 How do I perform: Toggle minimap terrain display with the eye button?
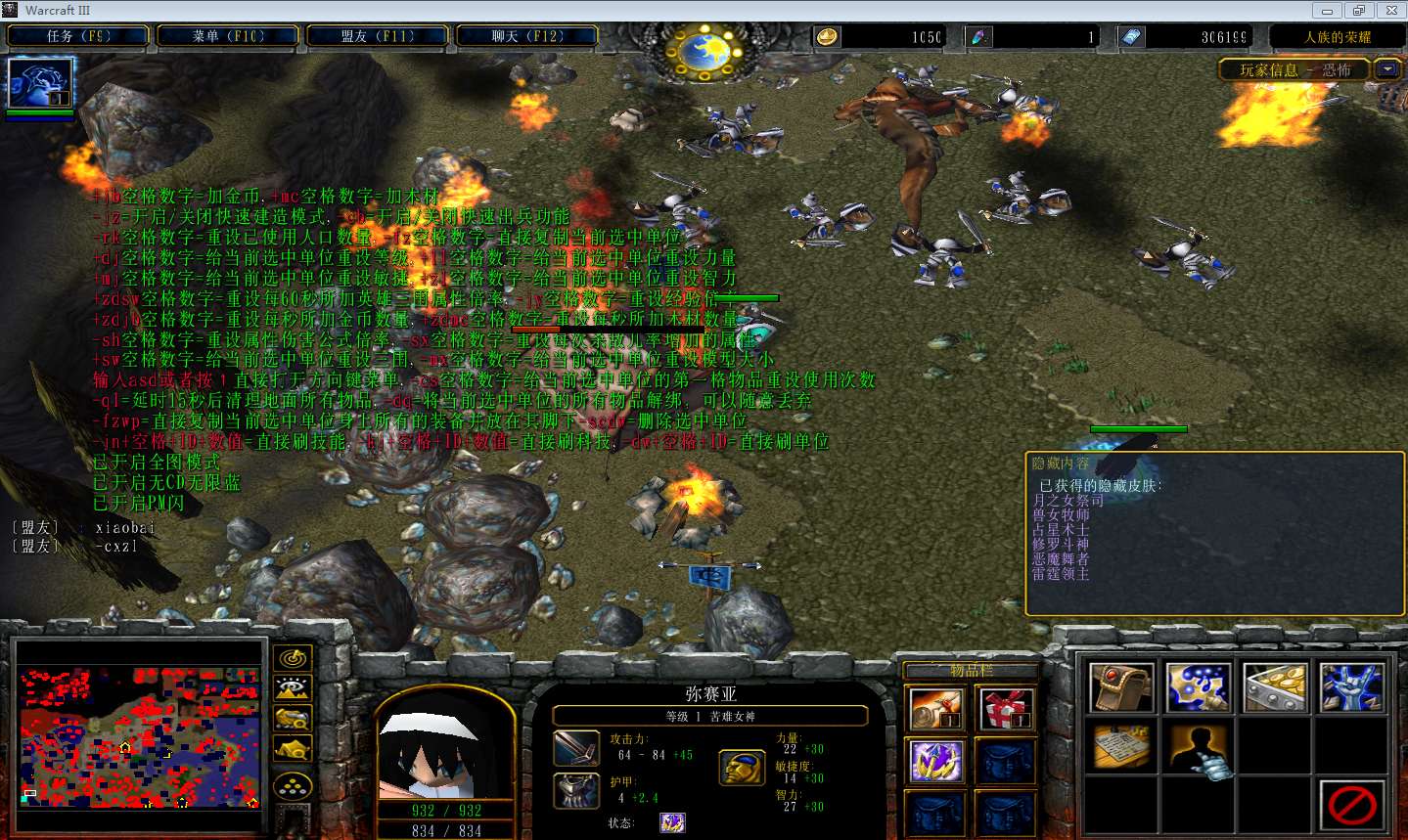292,689
